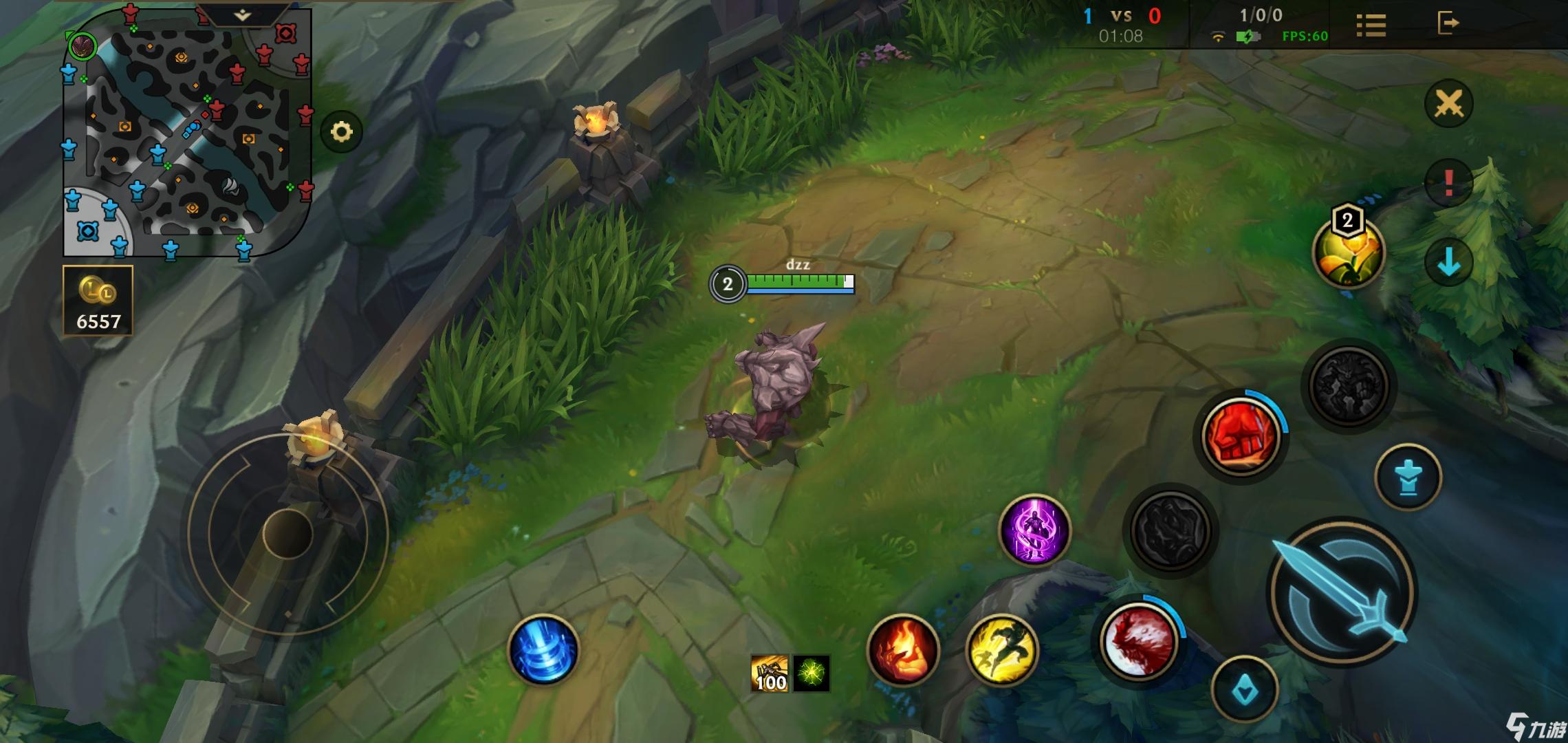Tap the exit game icon
This screenshot has height=743, width=1568.
1448,23
